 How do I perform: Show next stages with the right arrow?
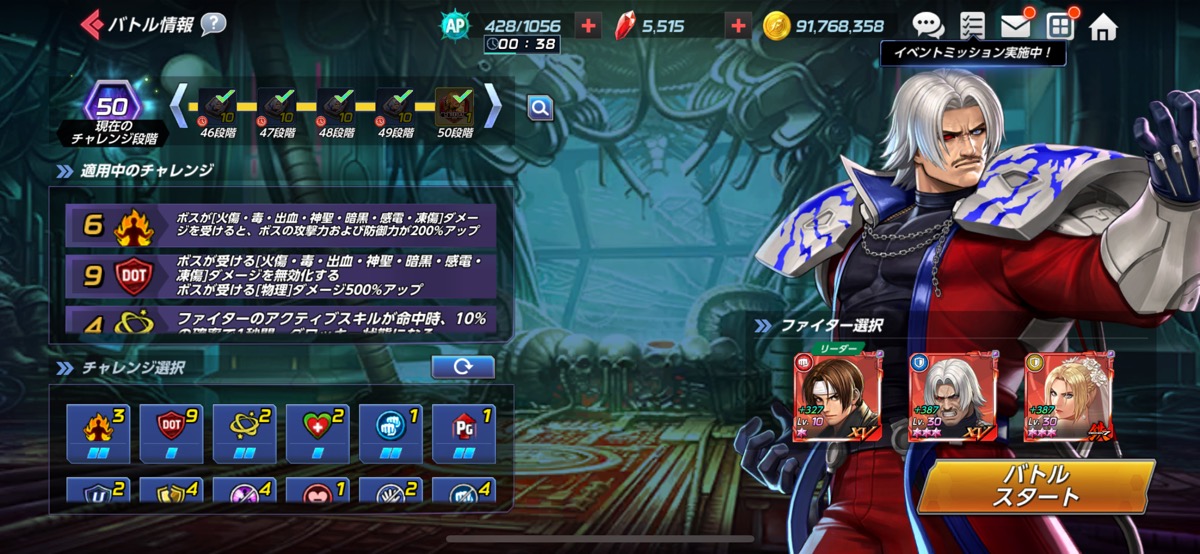493,104
